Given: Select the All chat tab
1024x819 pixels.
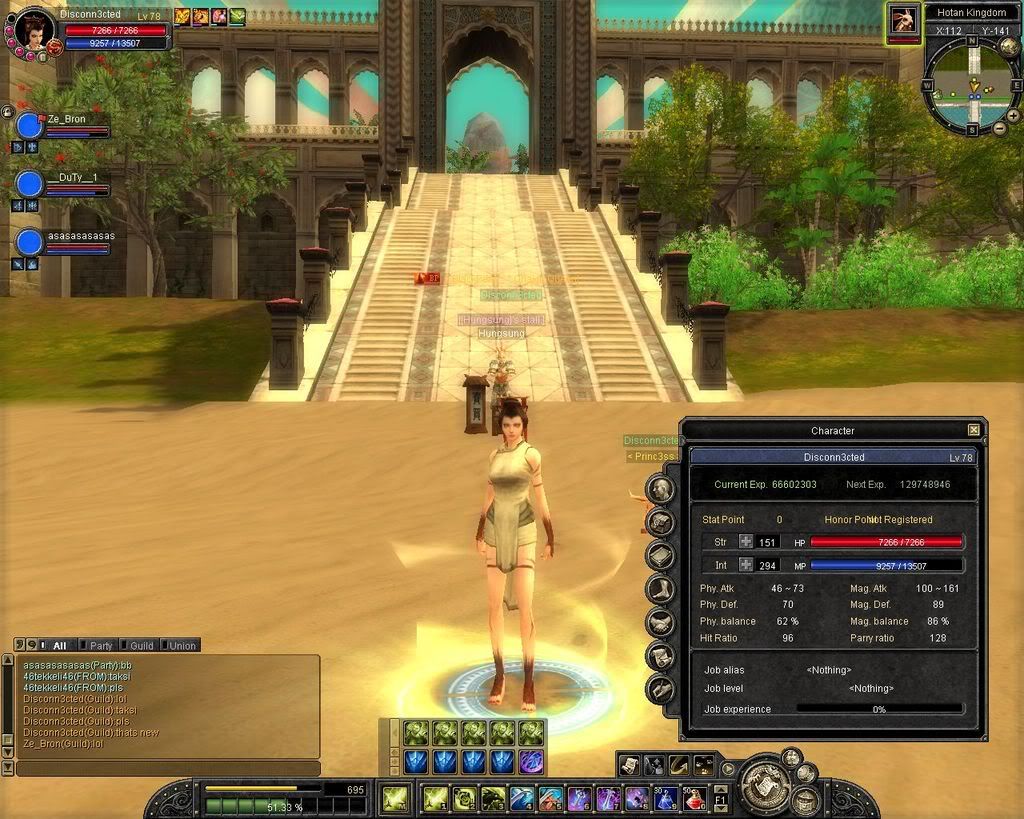Looking at the screenshot, I should pyautogui.click(x=56, y=645).
